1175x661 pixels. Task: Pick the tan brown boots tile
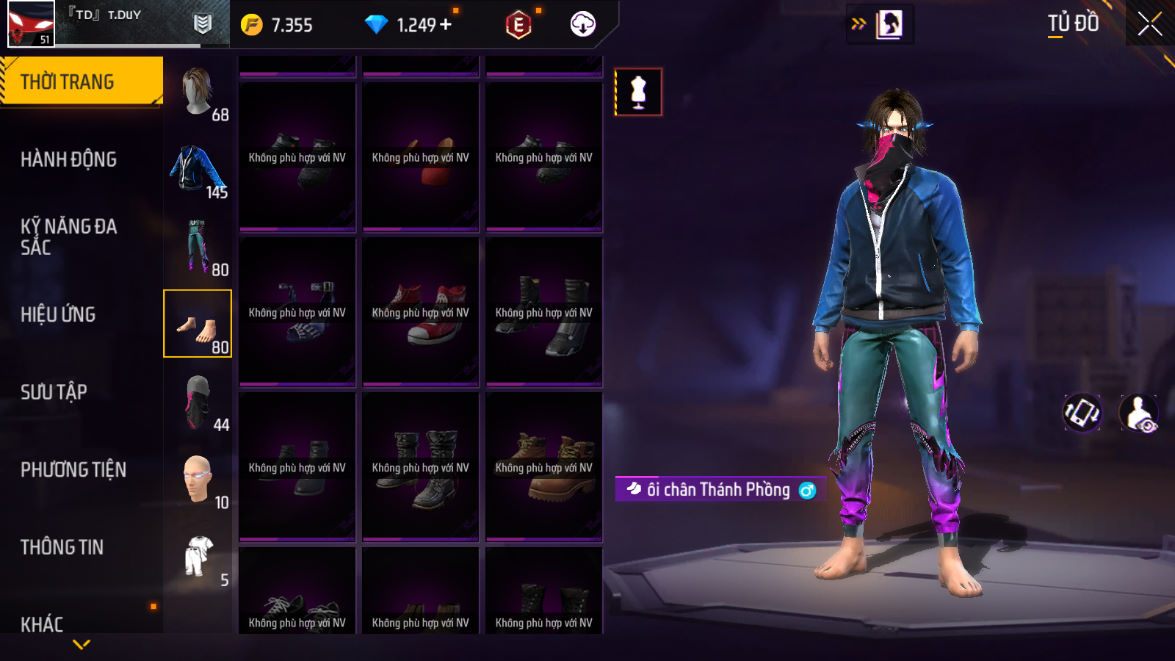coord(544,465)
